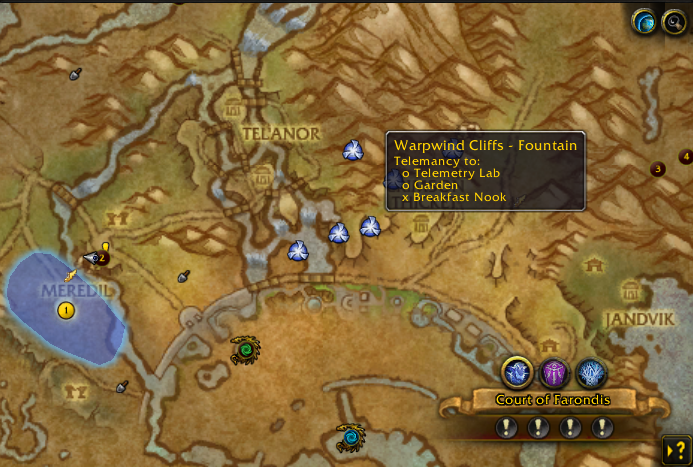
Task: Select the blue swirl portal marker
Action: (x=350, y=437)
